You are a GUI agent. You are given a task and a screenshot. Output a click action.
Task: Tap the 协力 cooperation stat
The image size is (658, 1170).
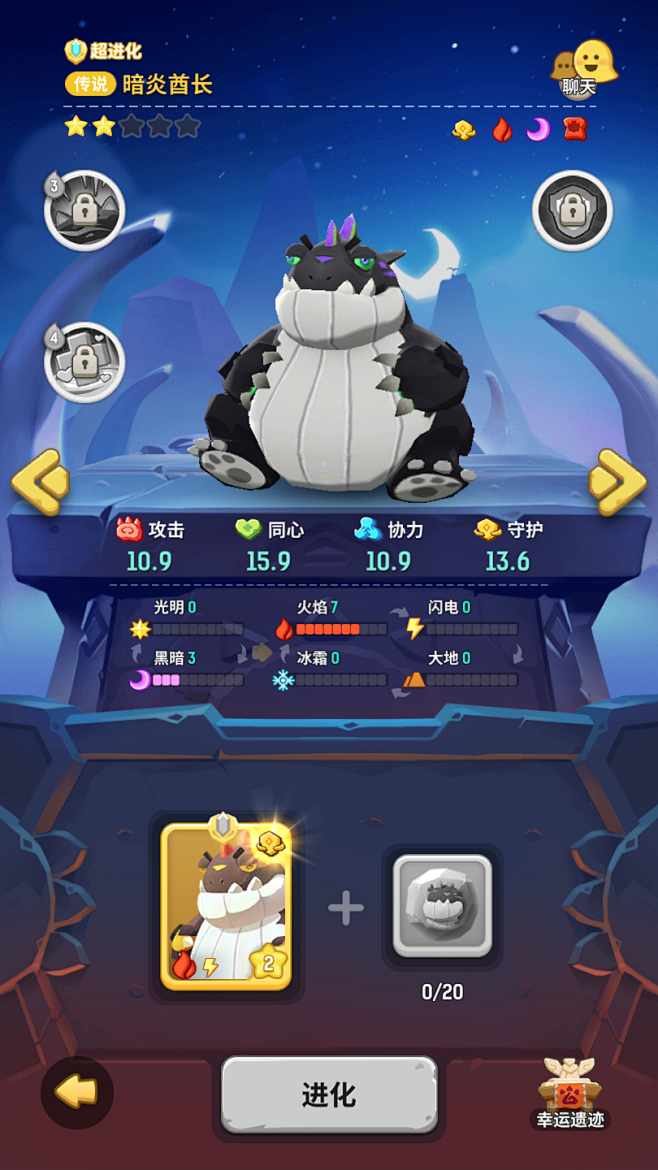coord(388,545)
